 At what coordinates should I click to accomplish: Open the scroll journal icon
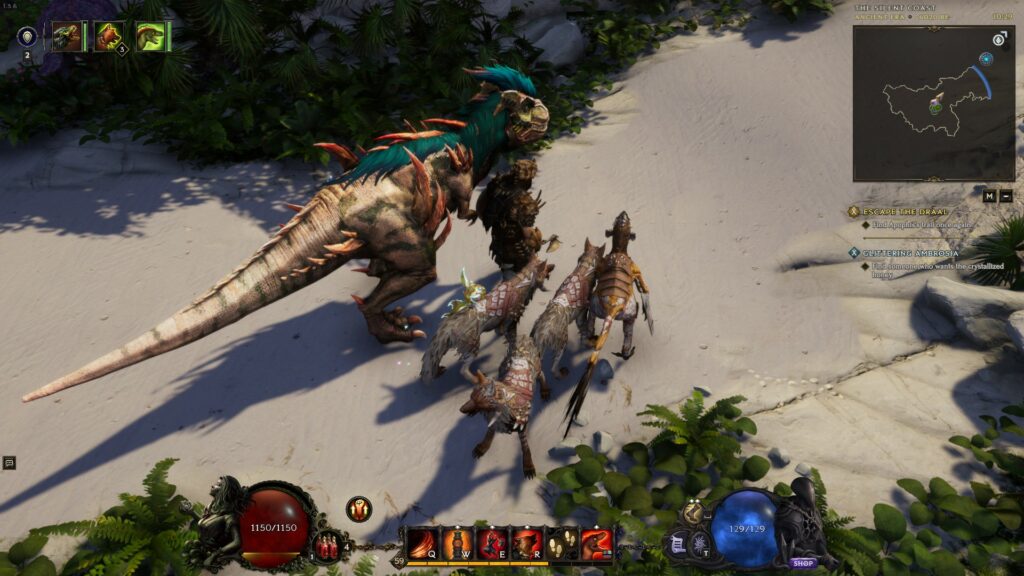pos(677,545)
